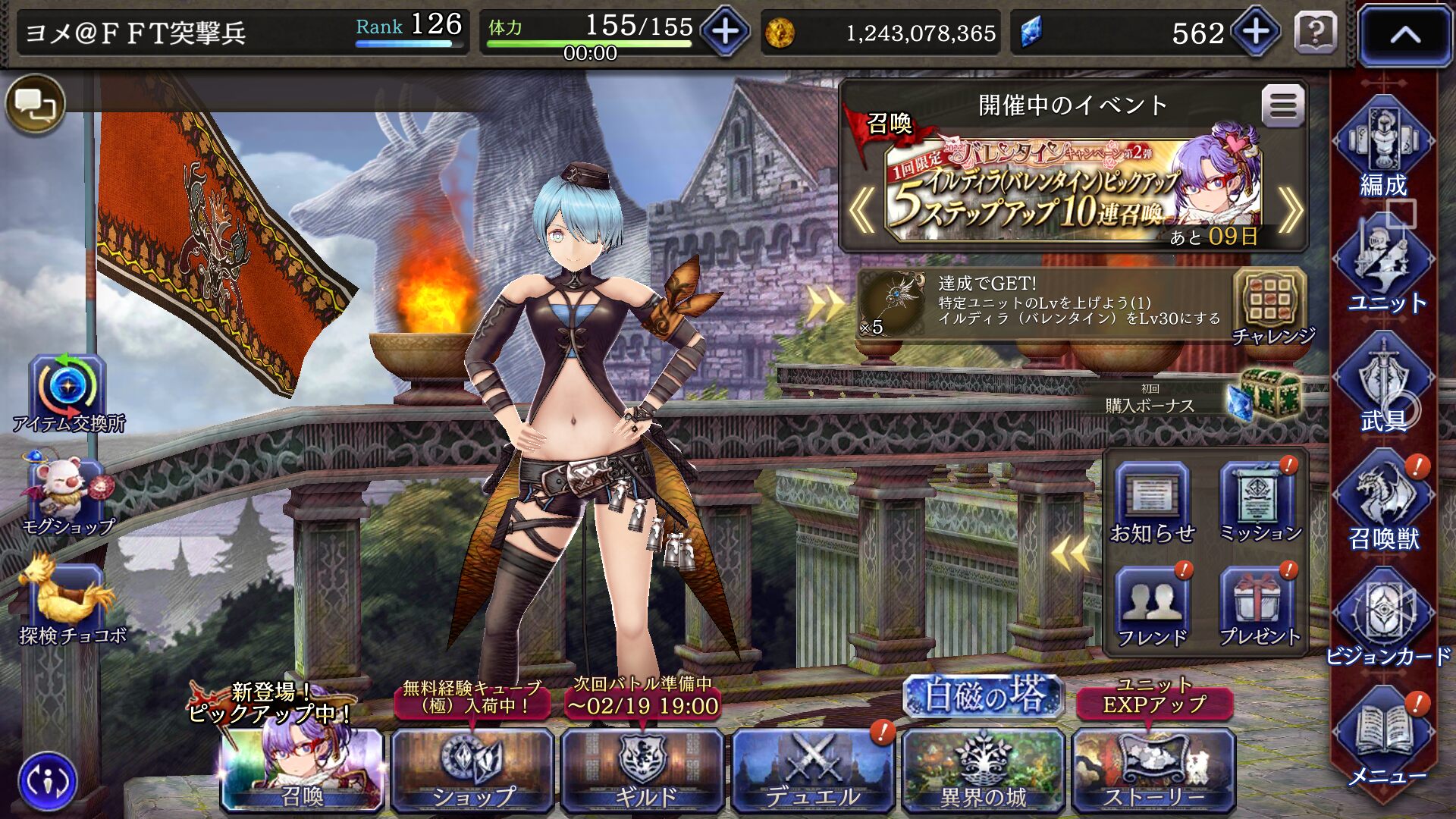
Task: Read the お知らせ notices
Action: click(x=1152, y=504)
